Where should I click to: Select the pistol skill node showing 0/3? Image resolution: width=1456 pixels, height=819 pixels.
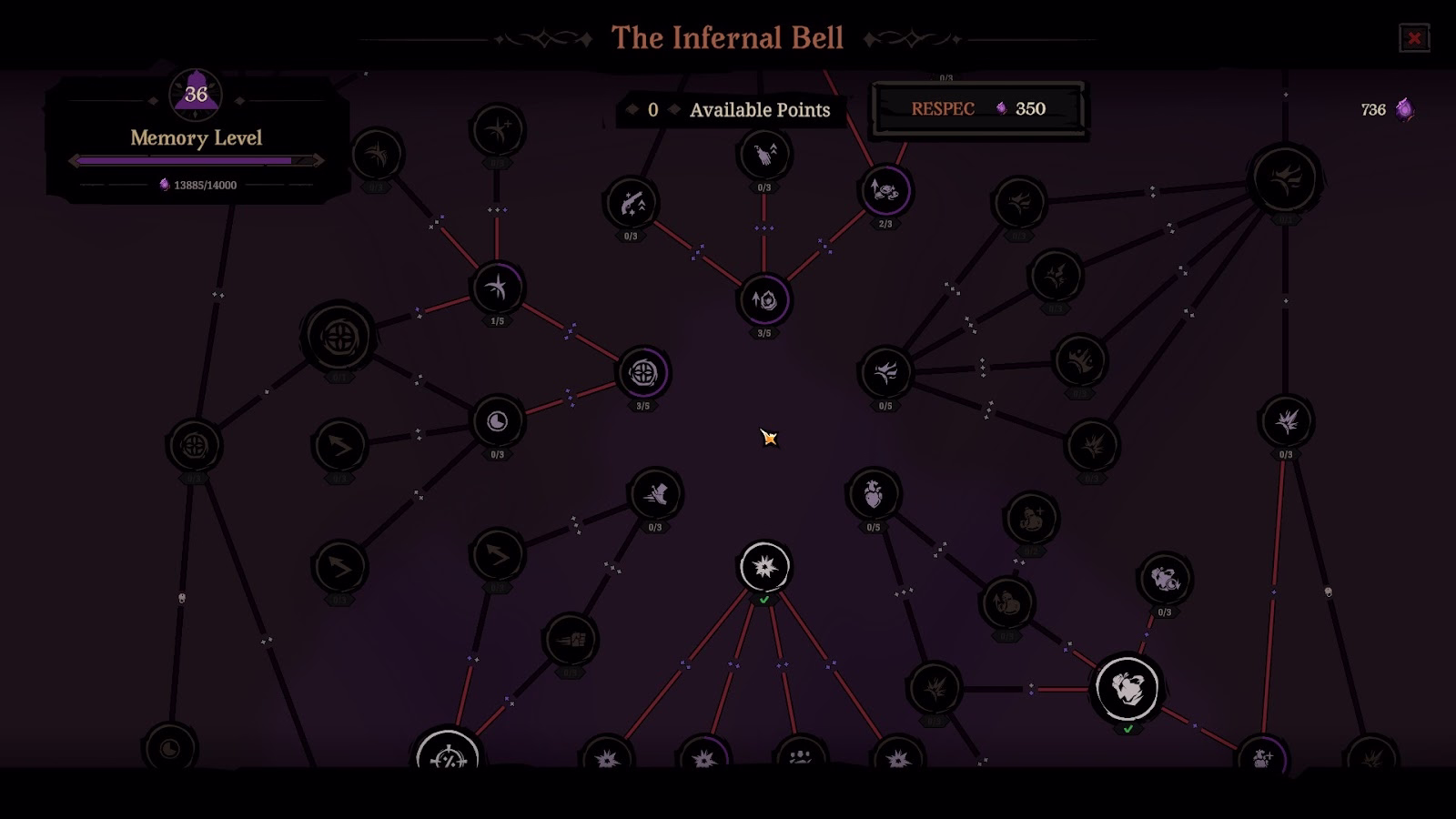pos(632,205)
